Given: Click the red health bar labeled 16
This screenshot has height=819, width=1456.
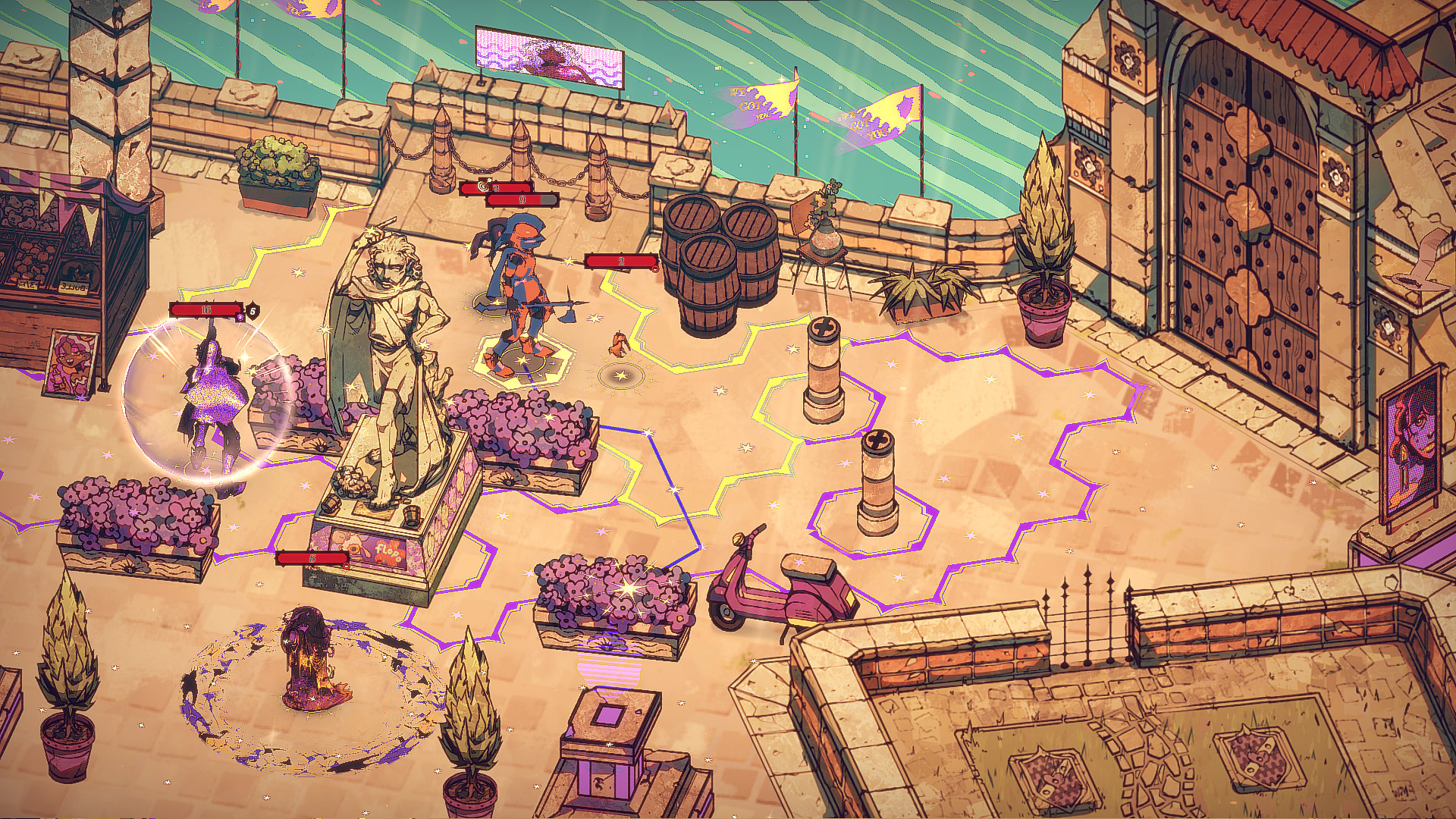Looking at the screenshot, I should (206, 309).
